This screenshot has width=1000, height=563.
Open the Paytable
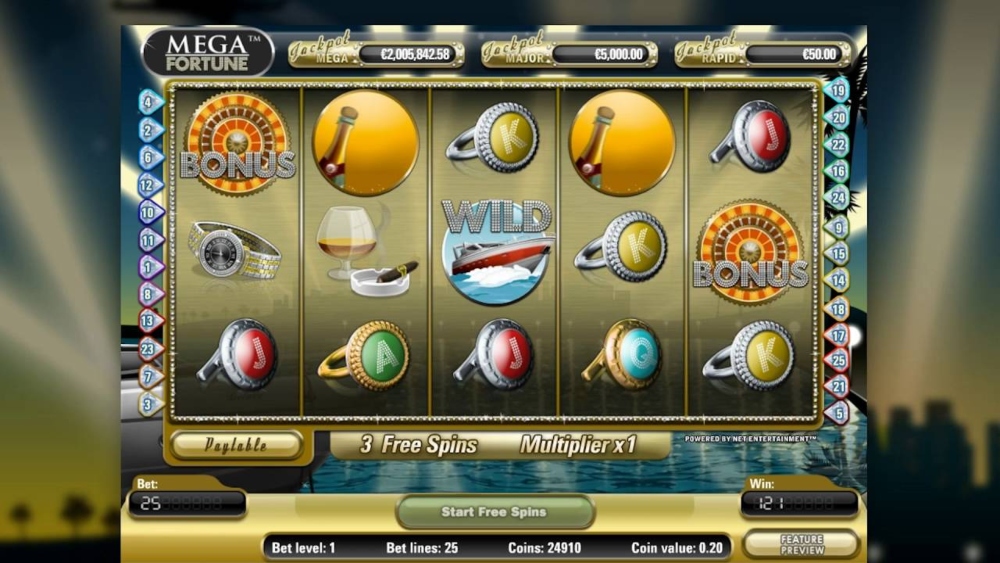click(x=236, y=445)
